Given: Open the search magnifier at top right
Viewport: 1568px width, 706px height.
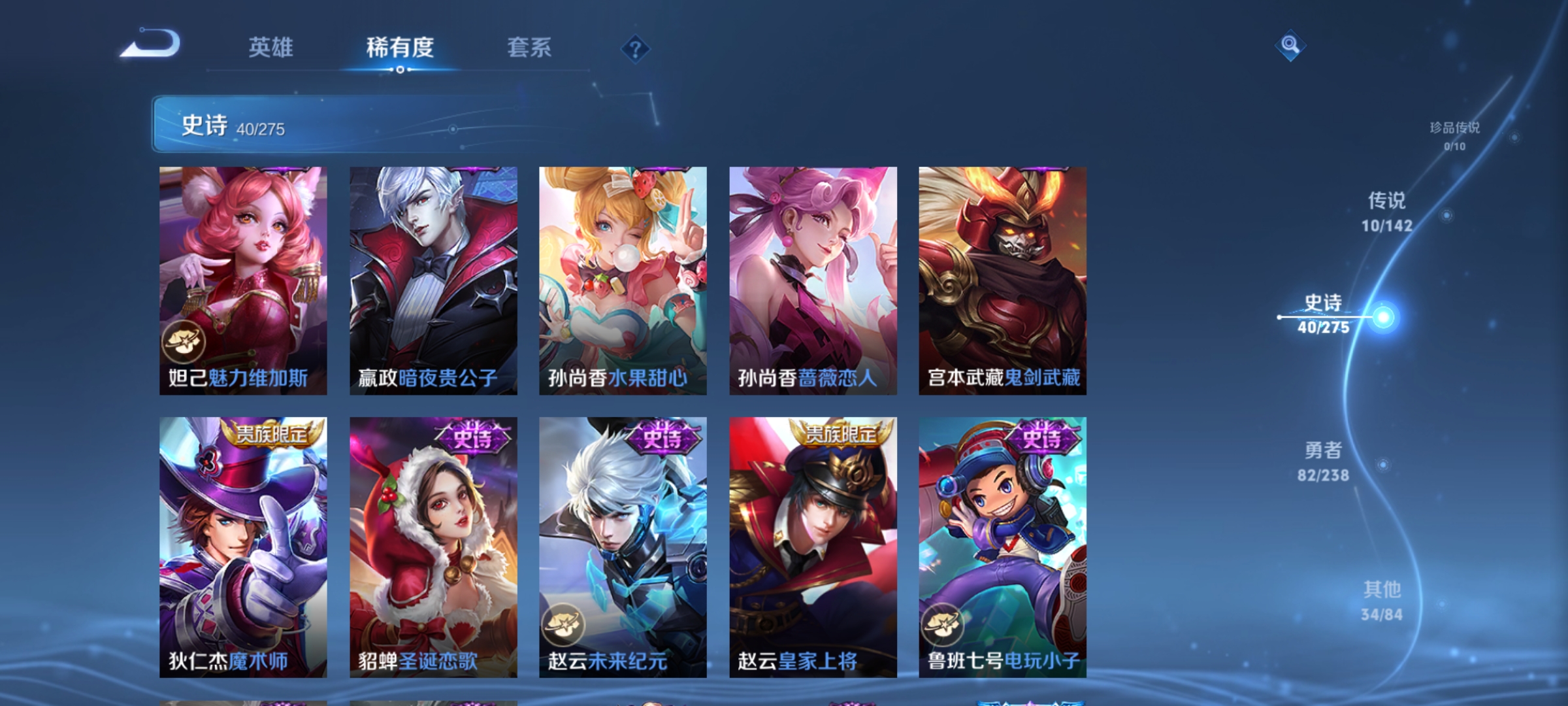Looking at the screenshot, I should (x=1290, y=47).
